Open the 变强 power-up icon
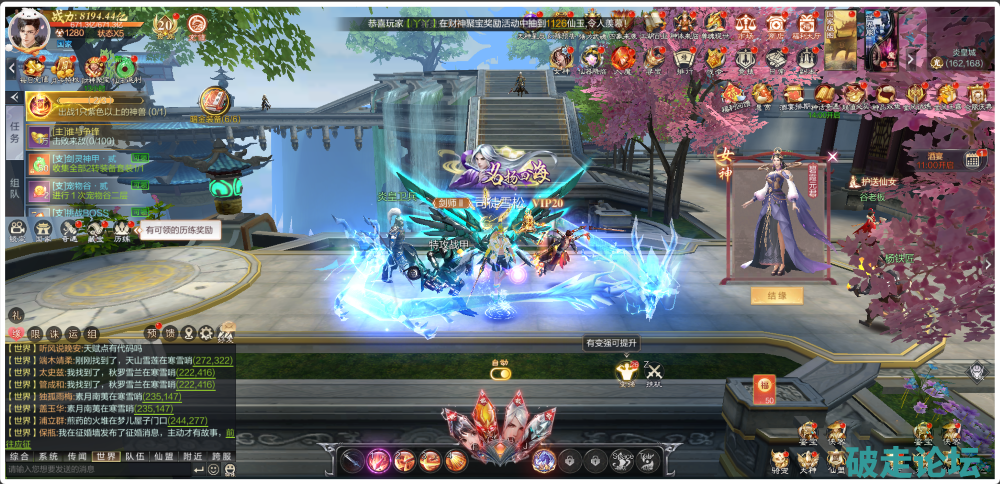This screenshot has width=1000, height=484. [x=626, y=373]
